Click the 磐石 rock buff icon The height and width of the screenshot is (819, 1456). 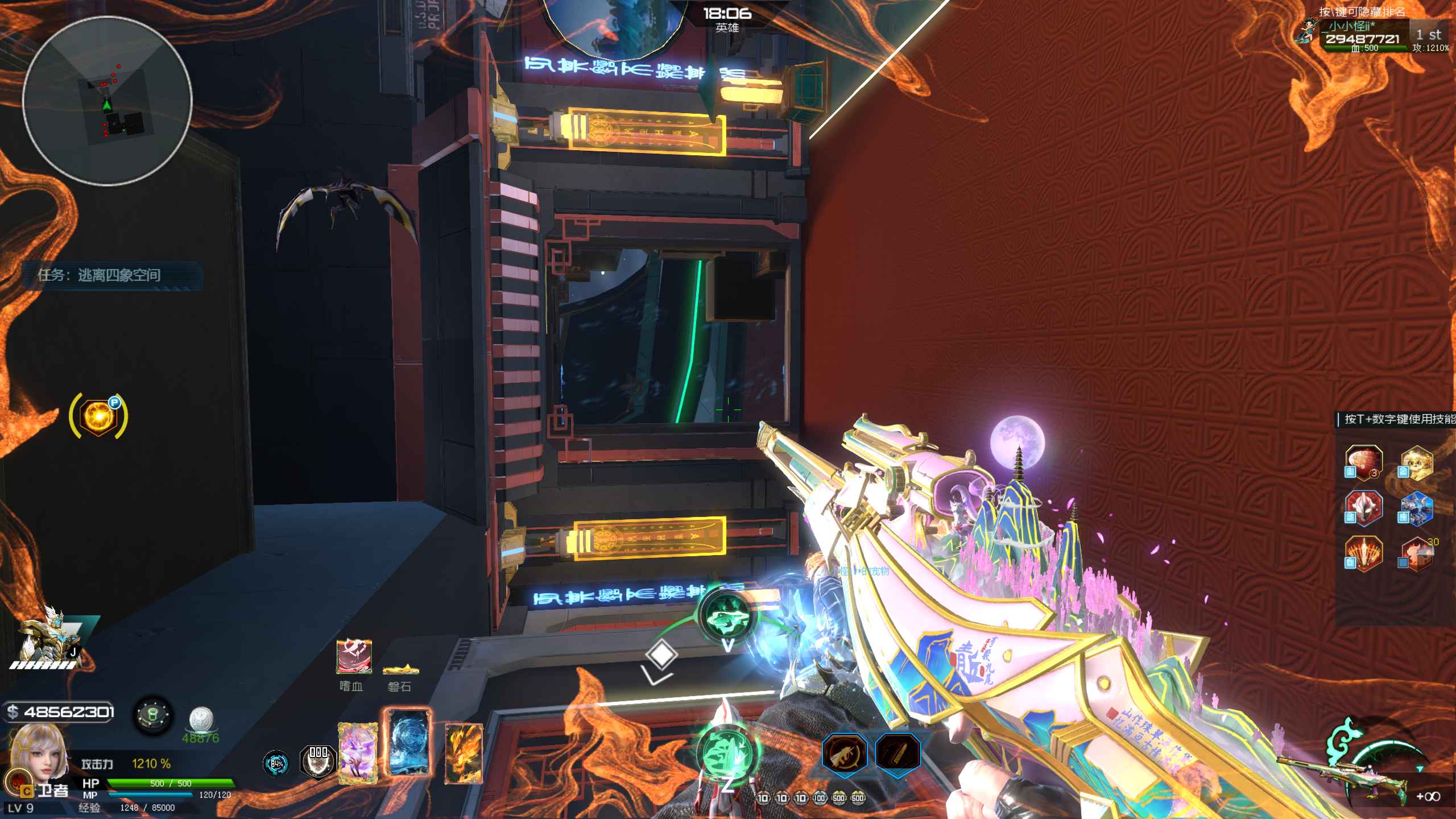pyautogui.click(x=400, y=669)
